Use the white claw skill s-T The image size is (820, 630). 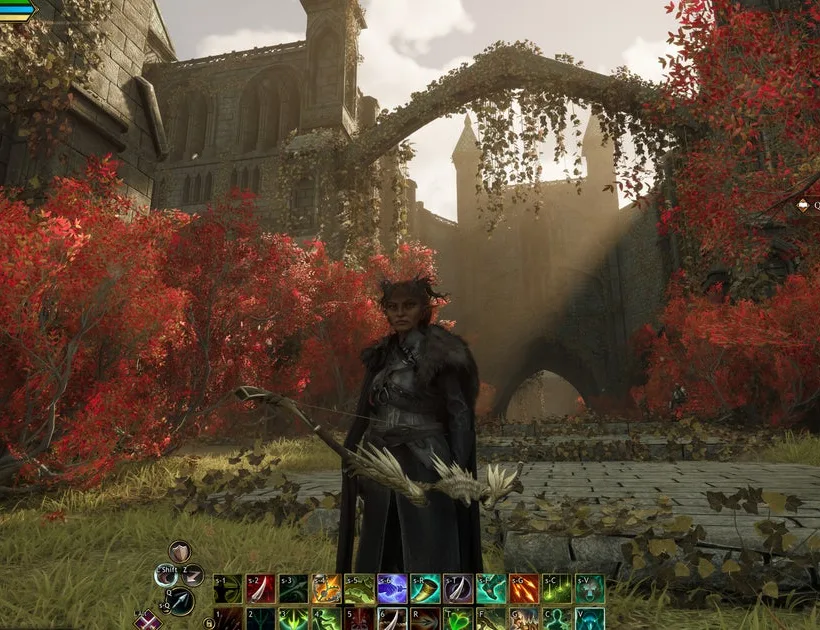coord(458,589)
